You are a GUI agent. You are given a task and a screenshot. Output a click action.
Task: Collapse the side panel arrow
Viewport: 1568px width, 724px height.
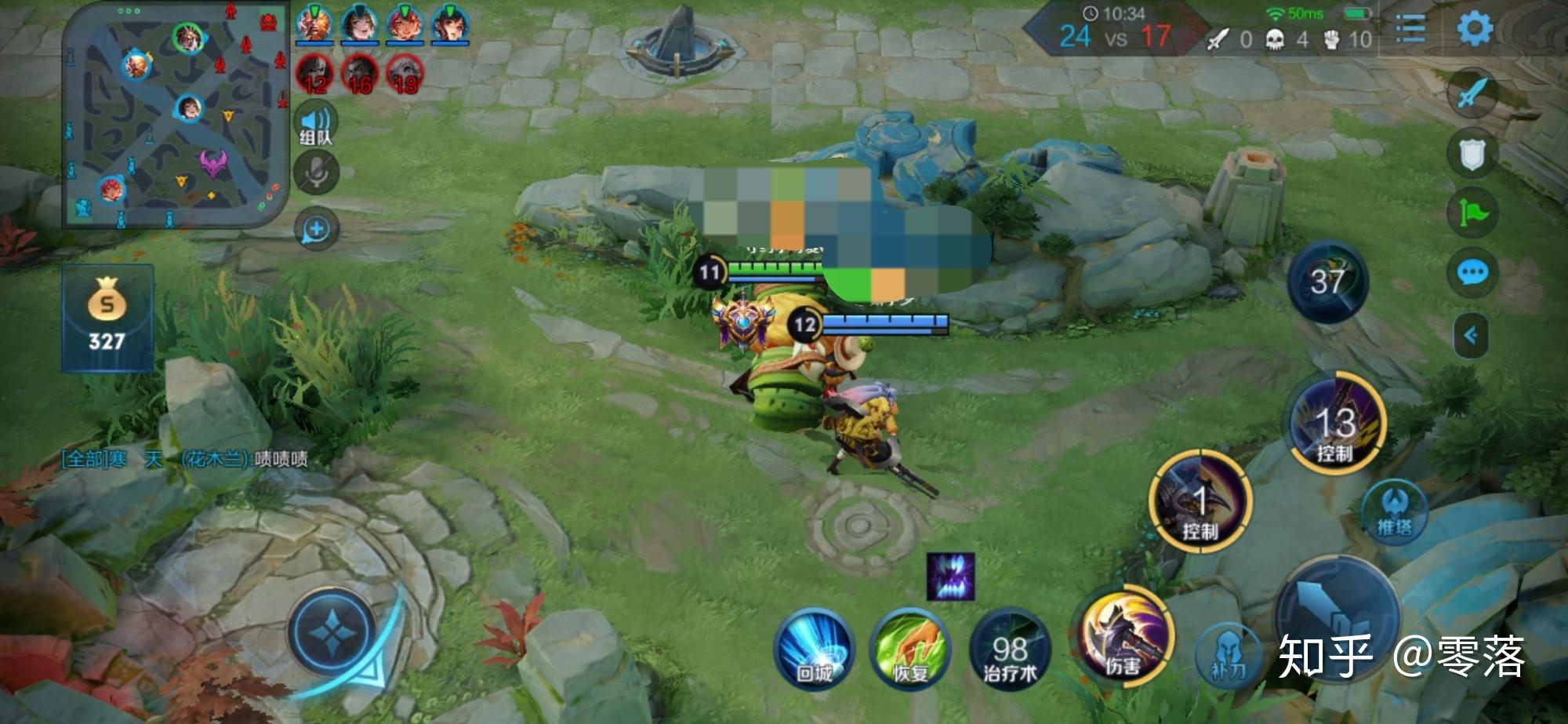(1471, 336)
